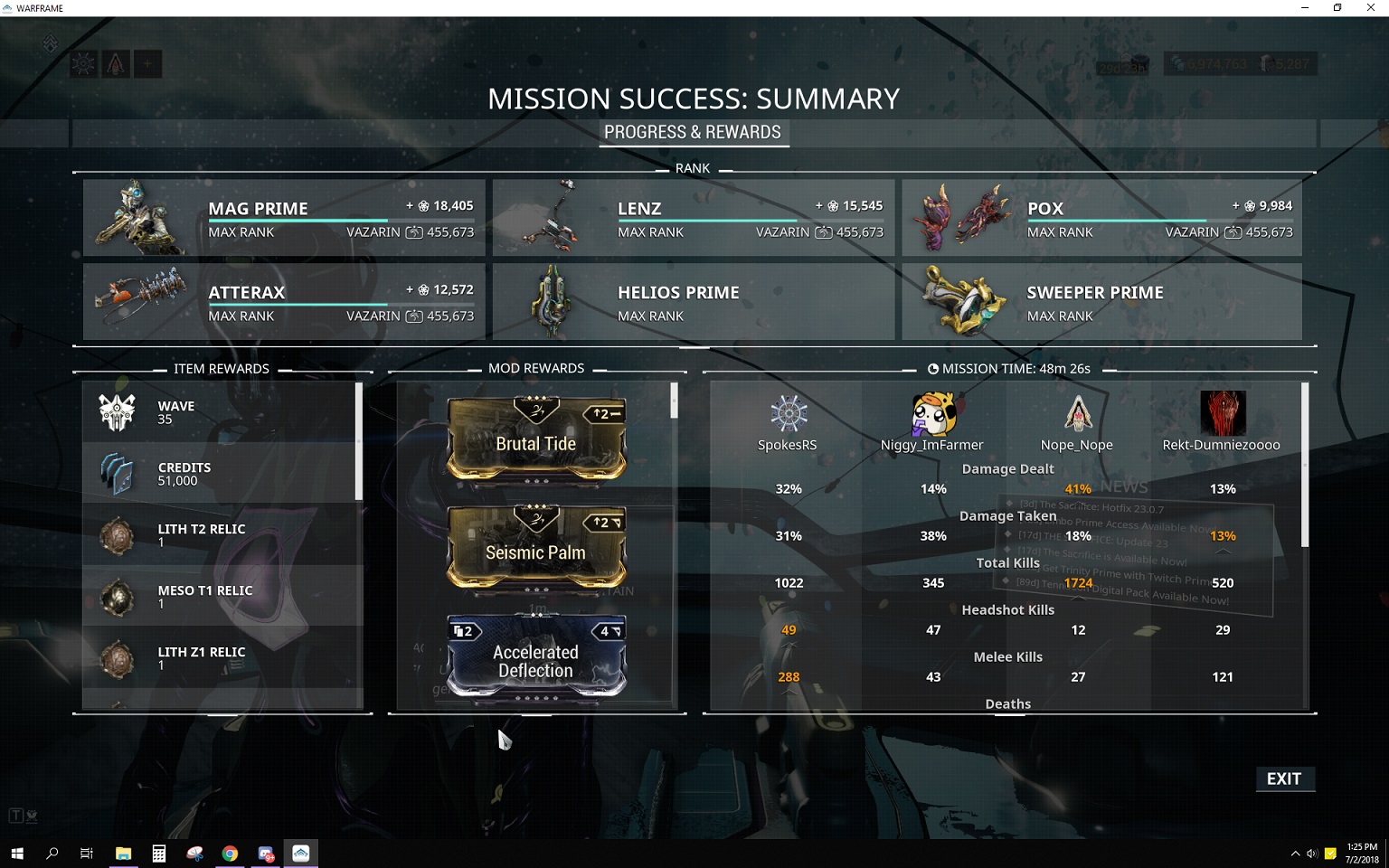Open the Helios Prime rank card
Viewport: 1389px width, 868px height.
pyautogui.click(x=694, y=302)
